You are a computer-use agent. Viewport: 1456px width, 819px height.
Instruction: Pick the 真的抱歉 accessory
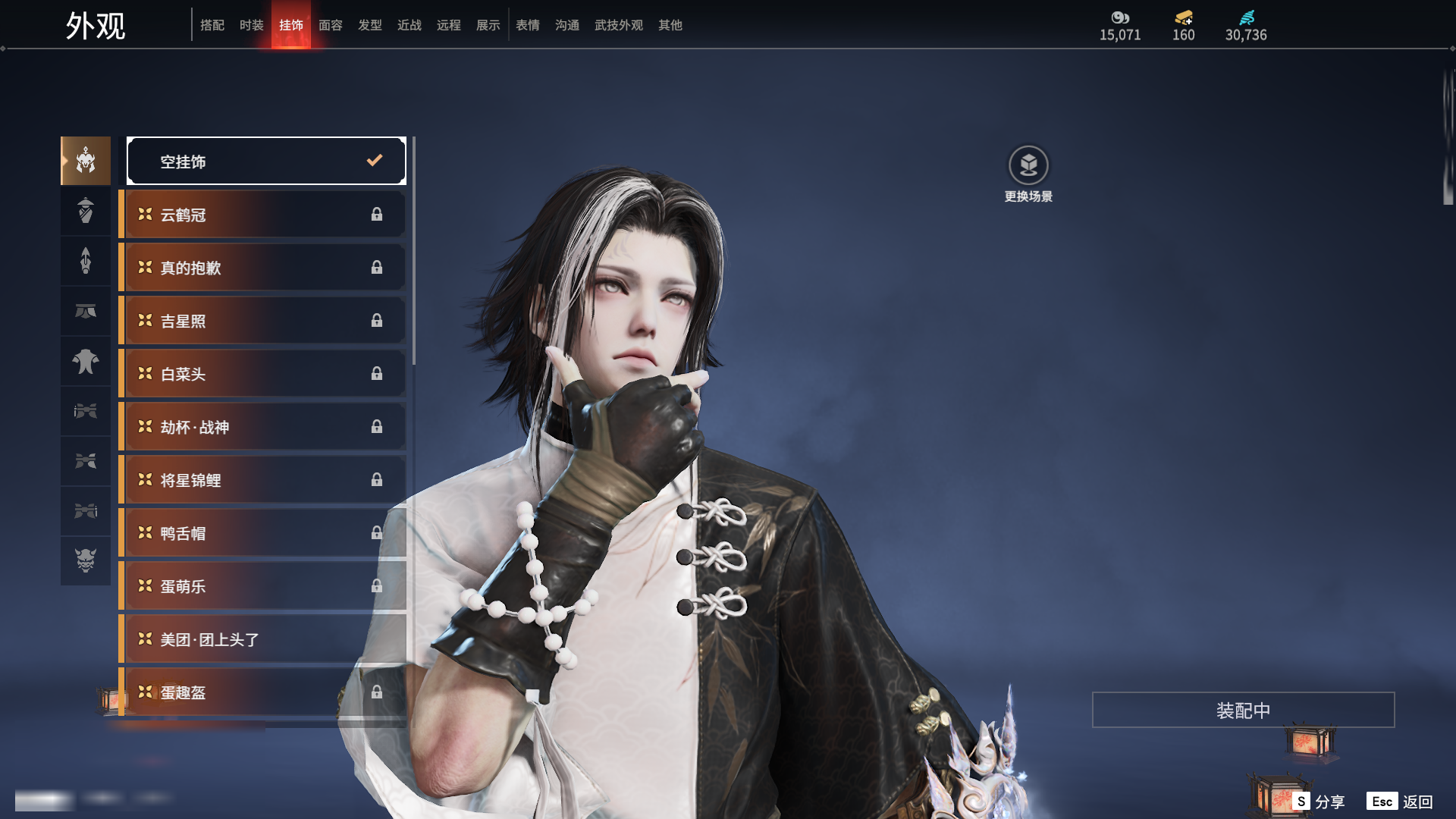(x=262, y=268)
